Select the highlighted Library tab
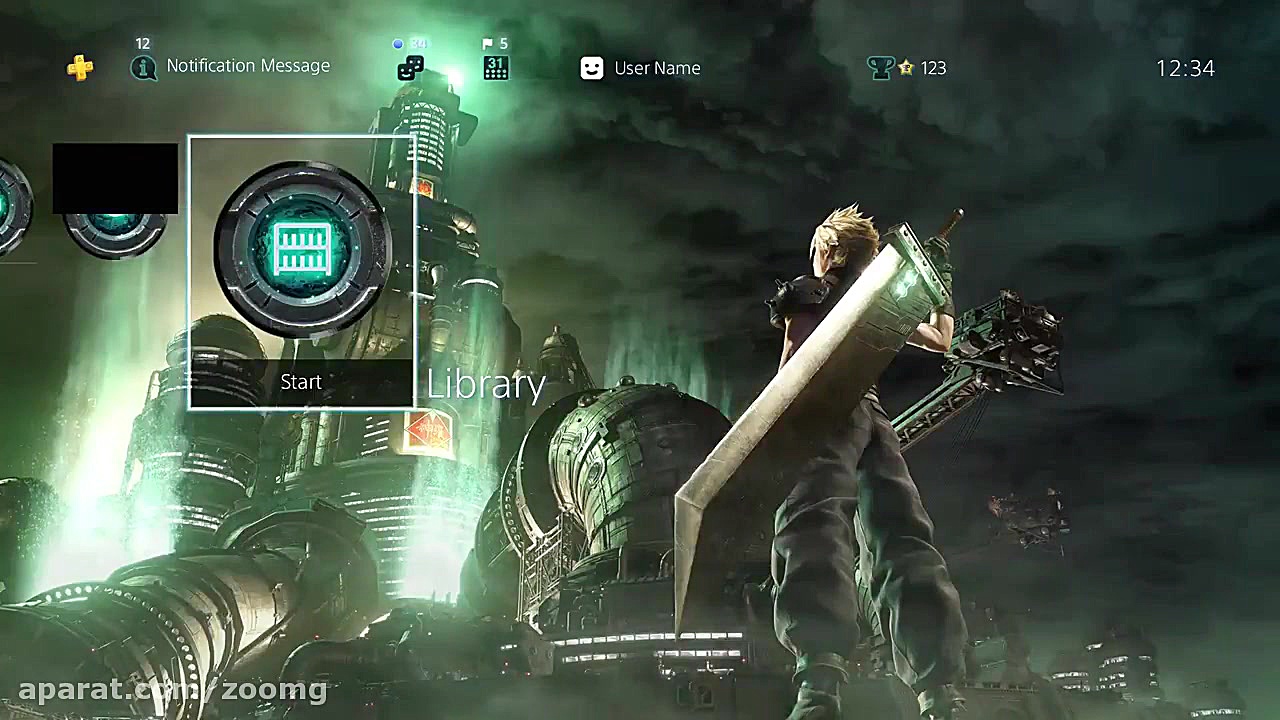The height and width of the screenshot is (720, 1280). [x=300, y=270]
